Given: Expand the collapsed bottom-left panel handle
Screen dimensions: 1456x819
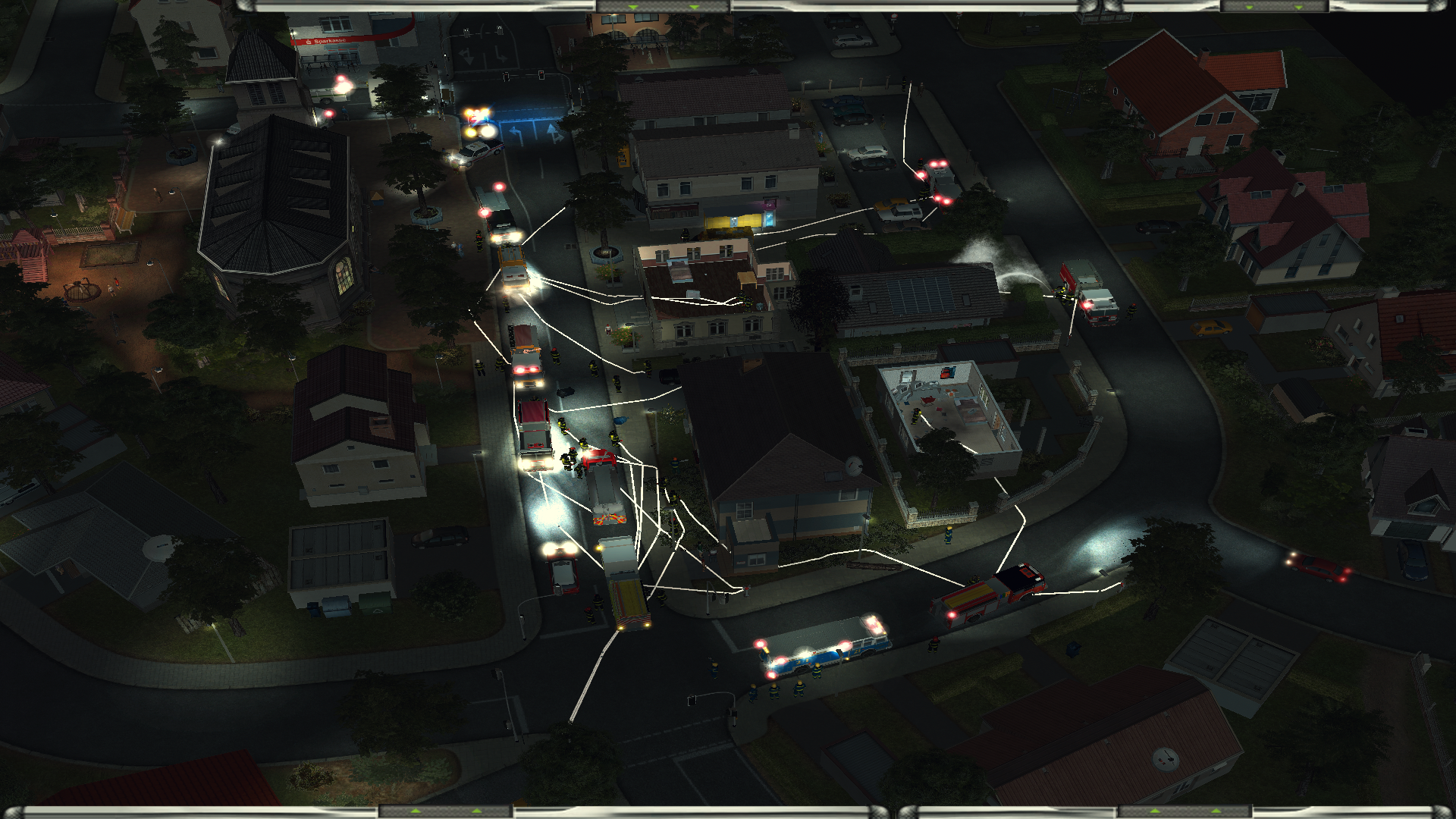Looking at the screenshot, I should 445,811.
